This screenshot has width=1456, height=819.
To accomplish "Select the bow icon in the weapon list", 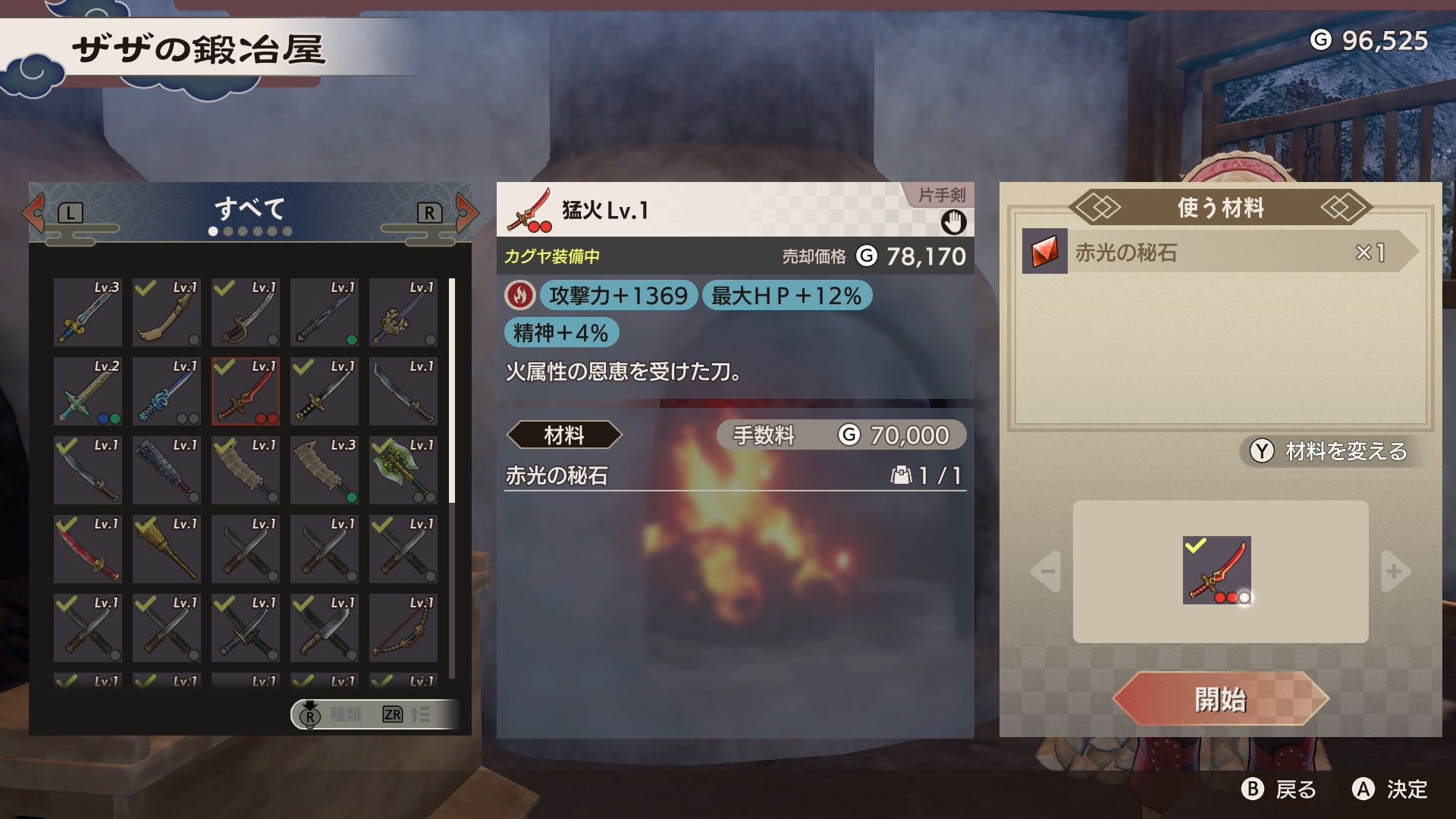I will pos(403,628).
